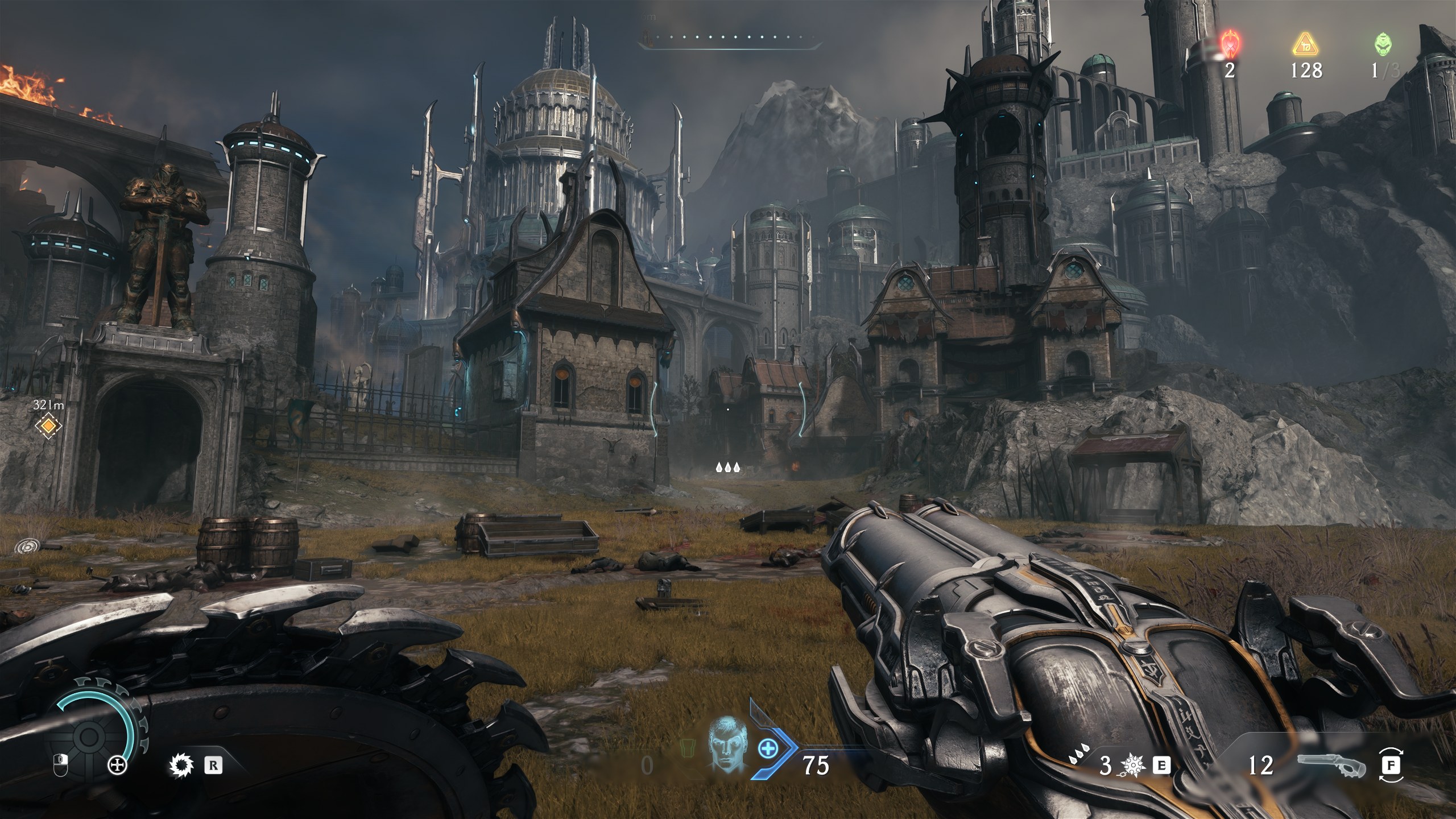Select the crosshair icon beside the mouse
The image size is (1456, 819).
[118, 766]
